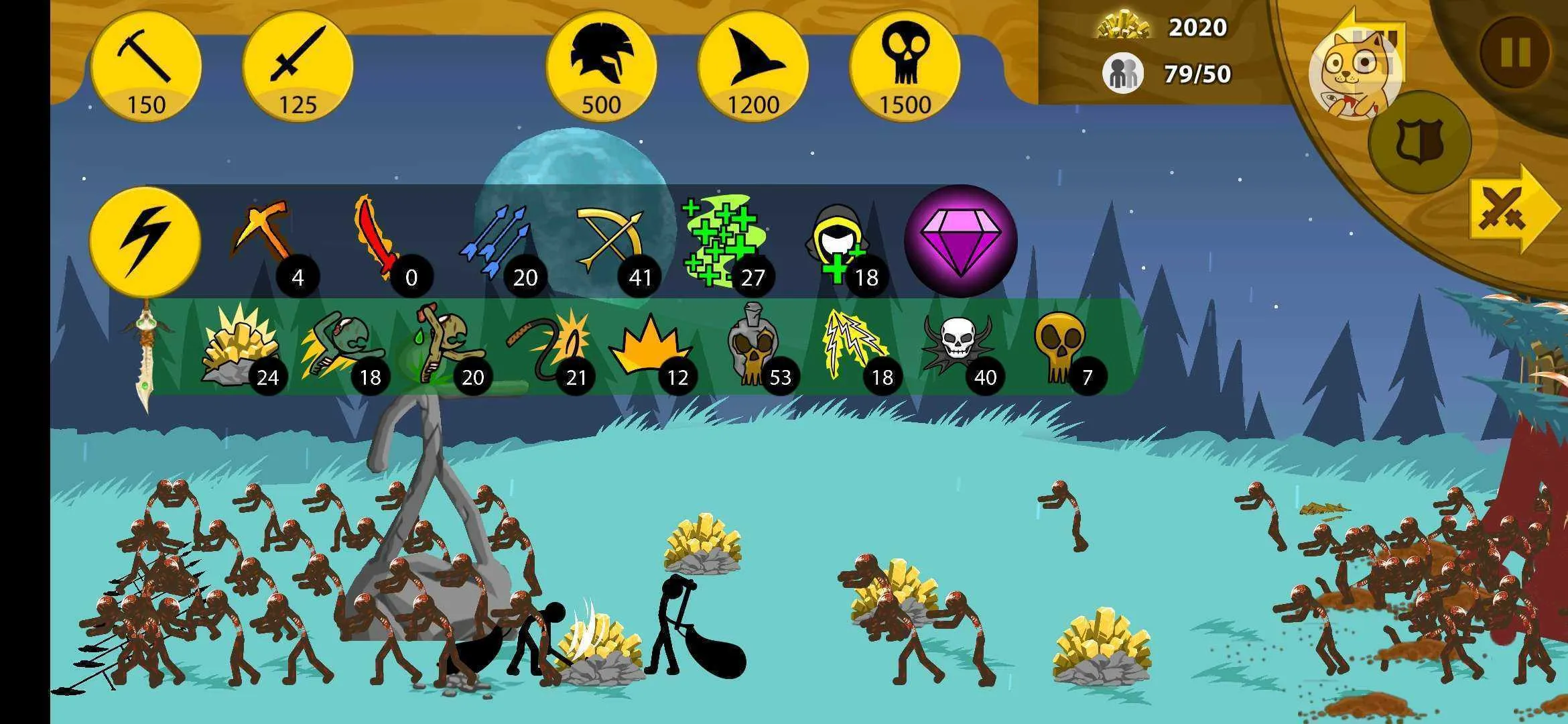Toggle the lightning bolt powers button
This screenshot has width=1568, height=724.
point(145,239)
